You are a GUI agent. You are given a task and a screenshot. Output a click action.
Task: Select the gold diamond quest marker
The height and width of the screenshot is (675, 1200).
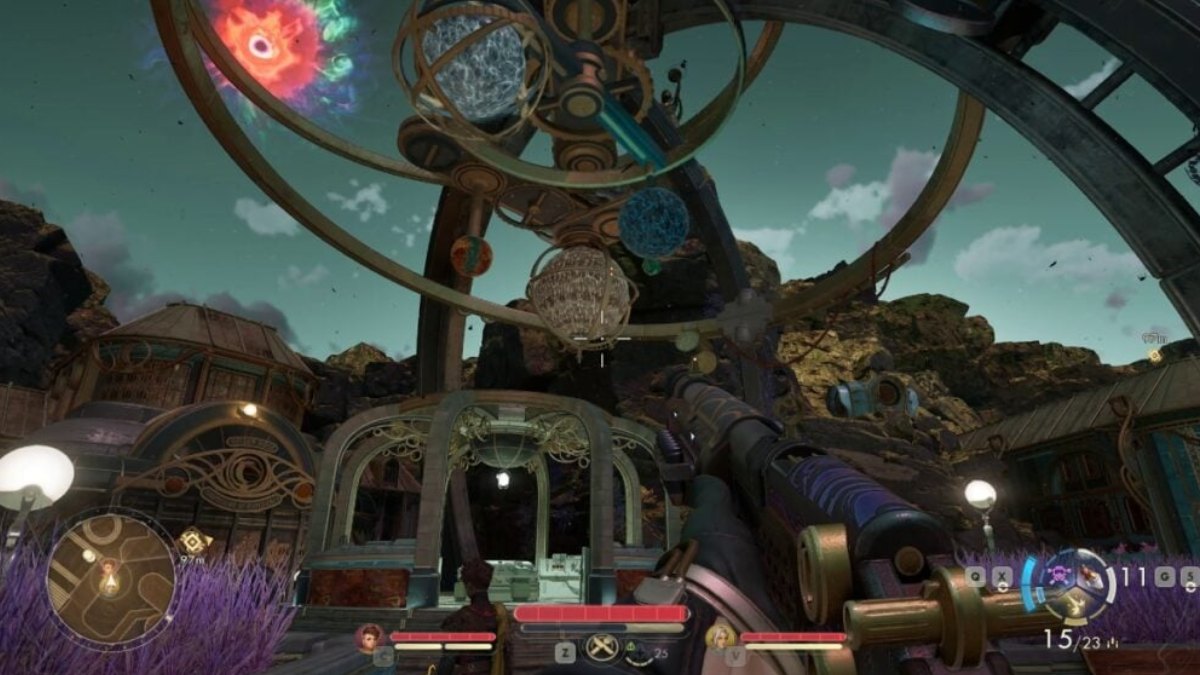[192, 541]
